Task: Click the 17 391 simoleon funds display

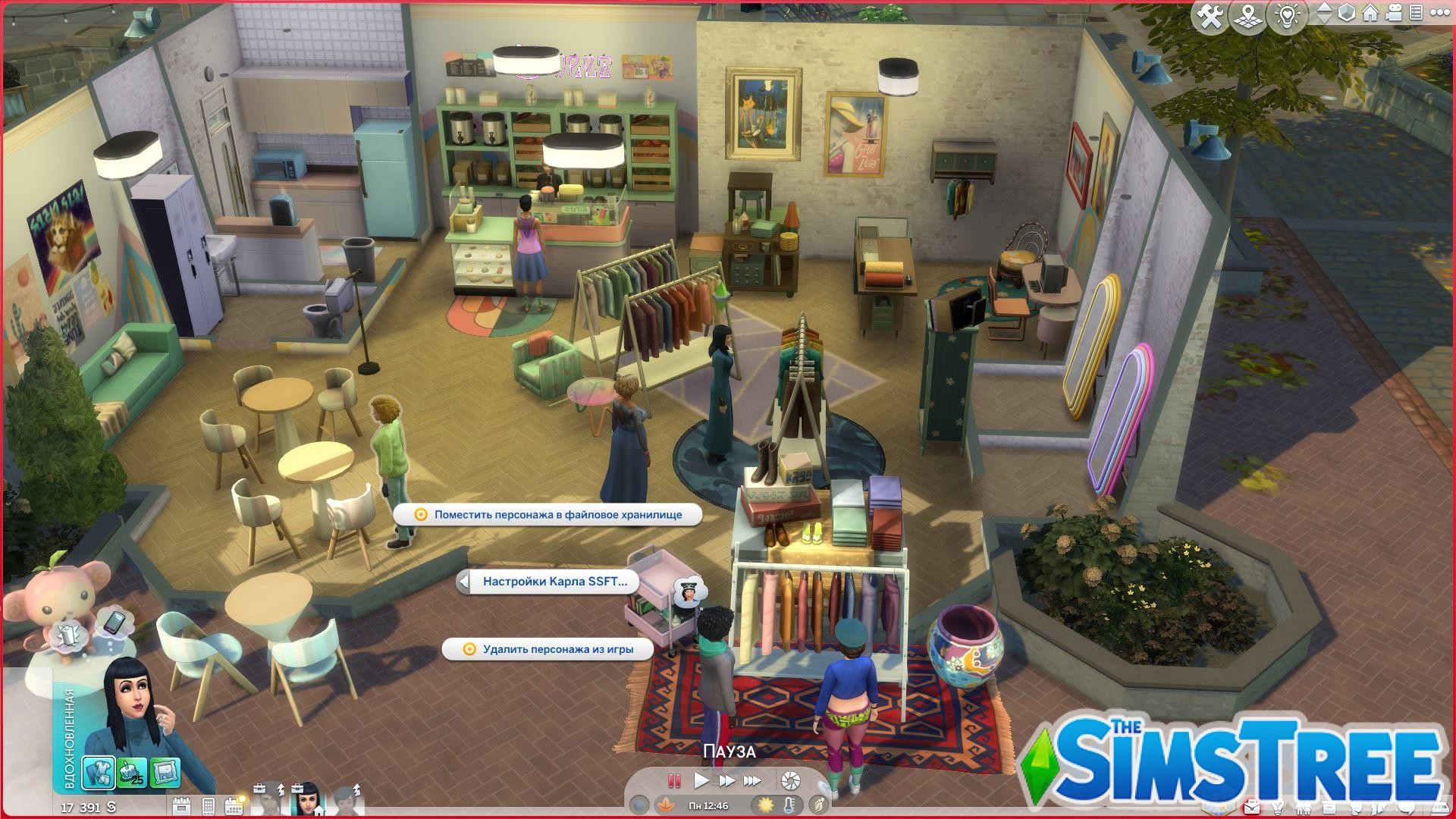Action: 89,807
